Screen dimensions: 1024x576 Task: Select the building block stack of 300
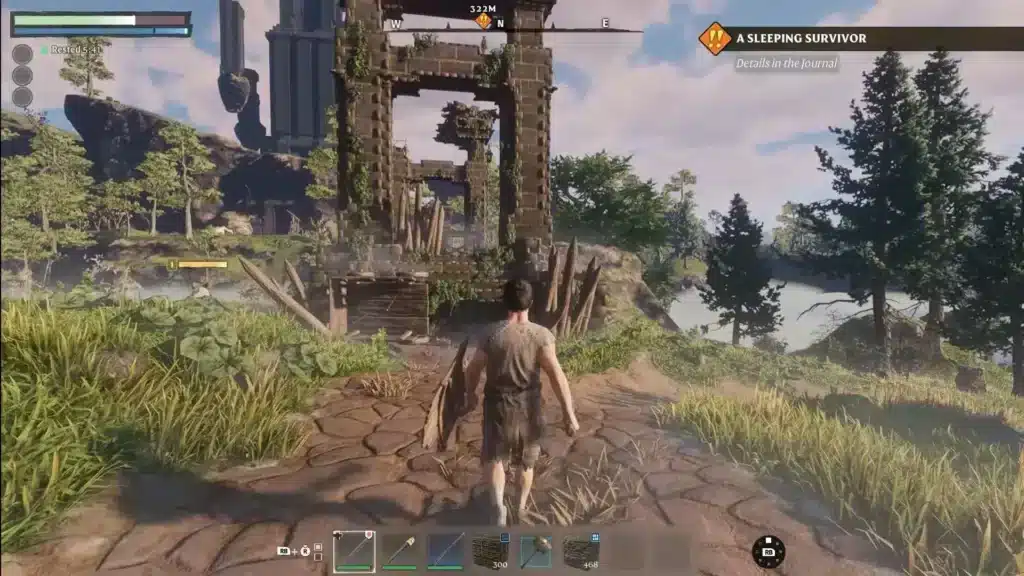[x=491, y=551]
